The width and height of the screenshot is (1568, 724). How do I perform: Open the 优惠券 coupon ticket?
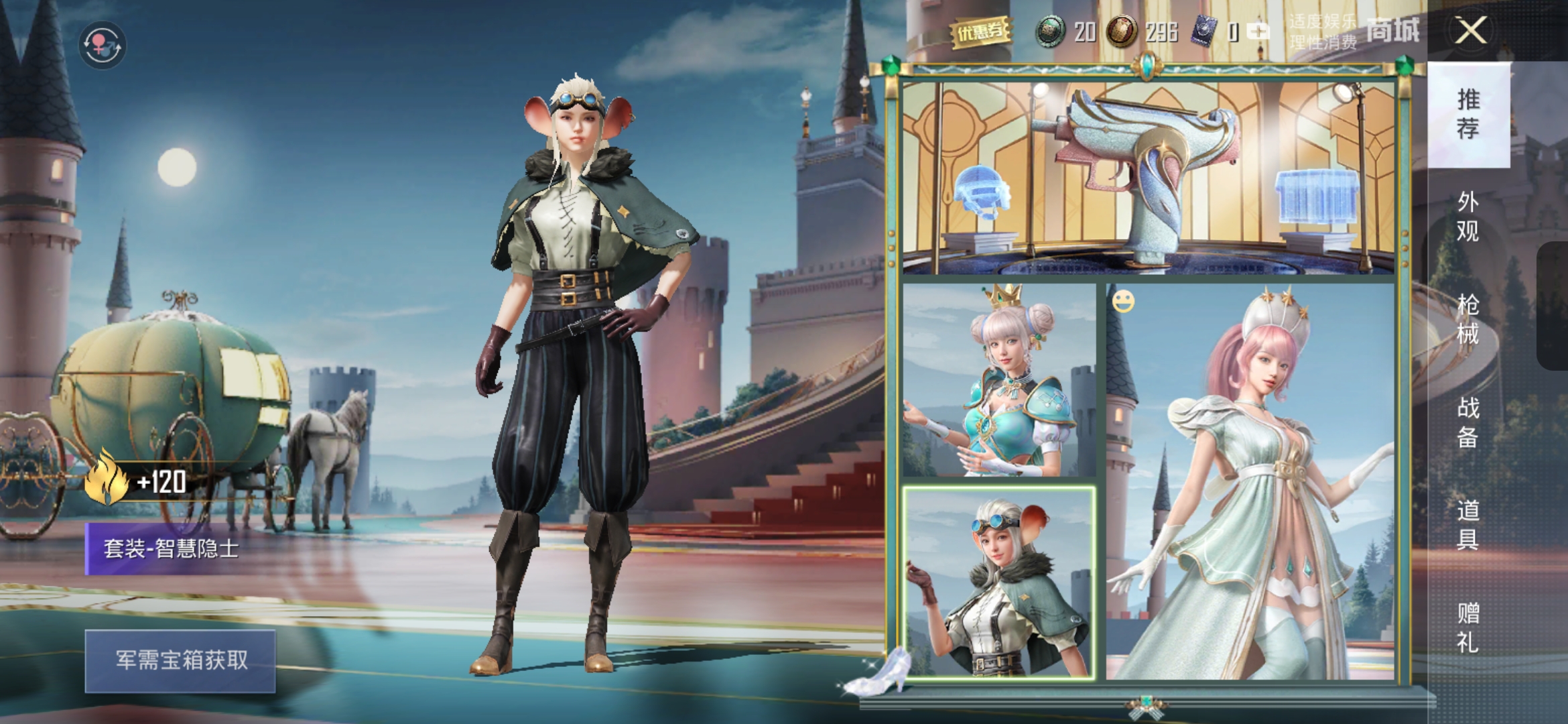981,32
